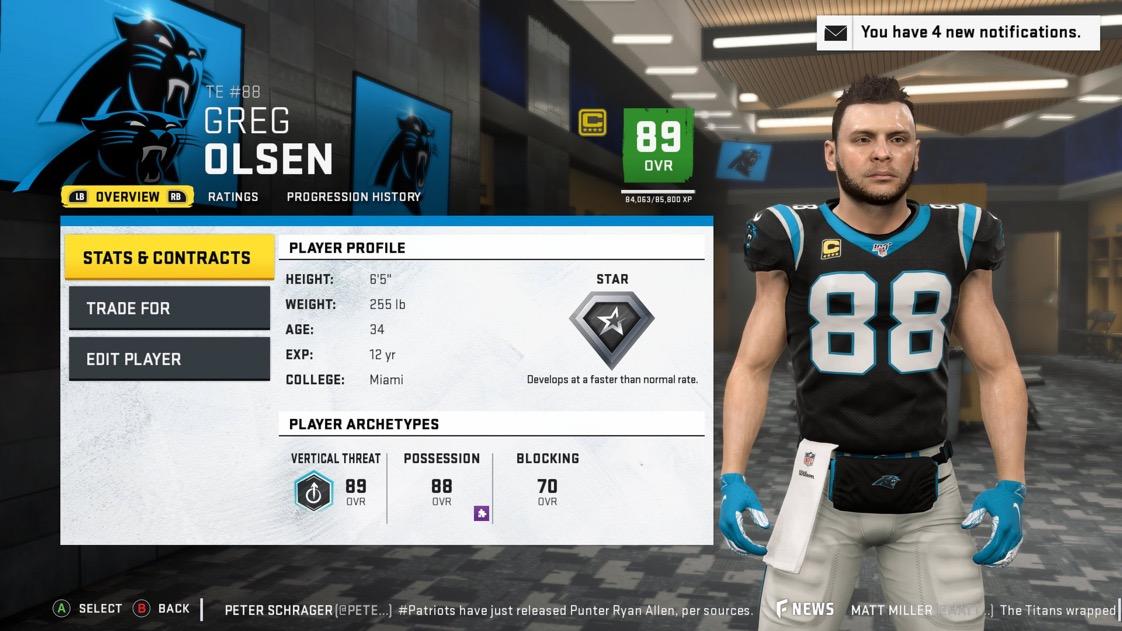
Task: Open the new notifications banner
Action: pyautogui.click(x=957, y=32)
